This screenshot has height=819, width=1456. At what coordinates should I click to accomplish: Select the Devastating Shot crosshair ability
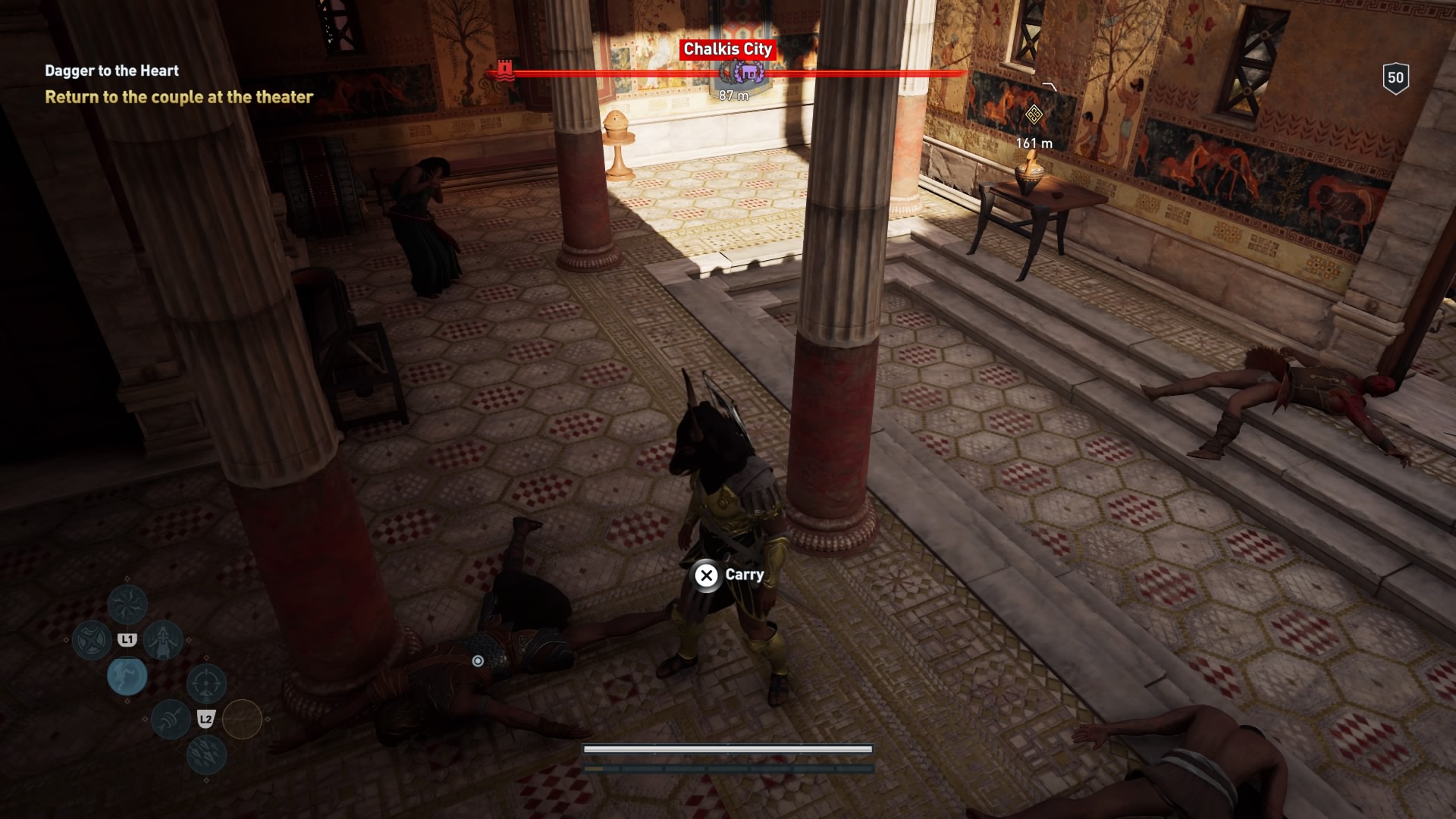(206, 682)
